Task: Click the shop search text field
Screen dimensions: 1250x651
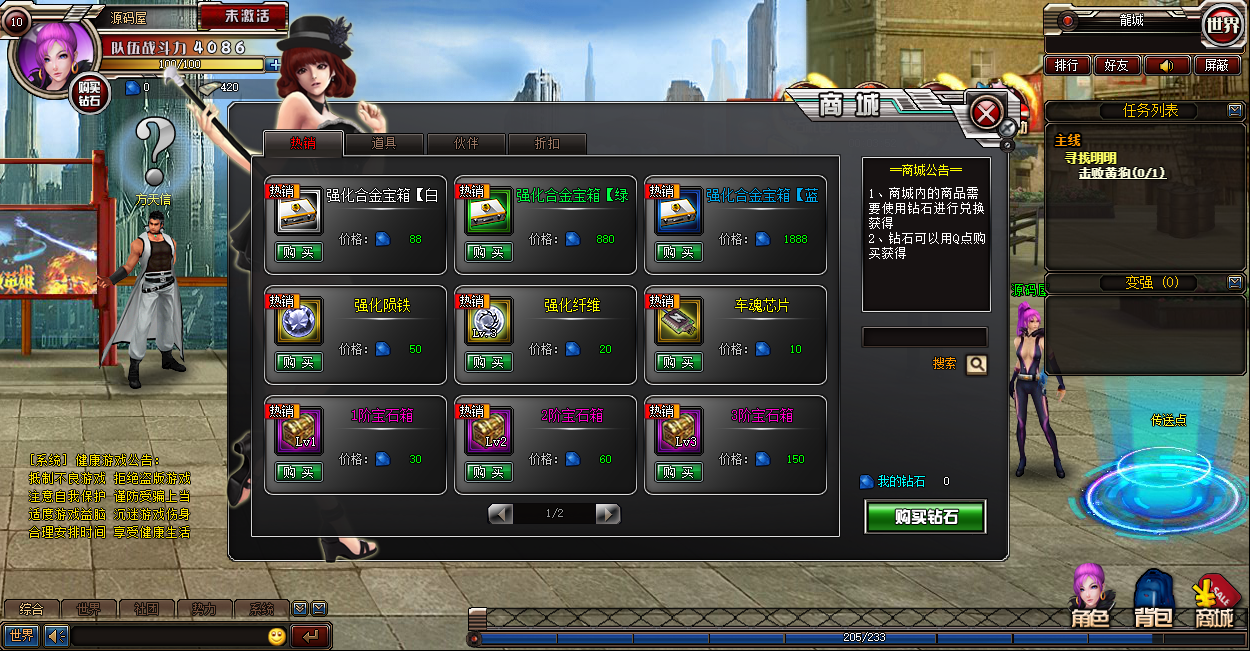Action: (925, 337)
